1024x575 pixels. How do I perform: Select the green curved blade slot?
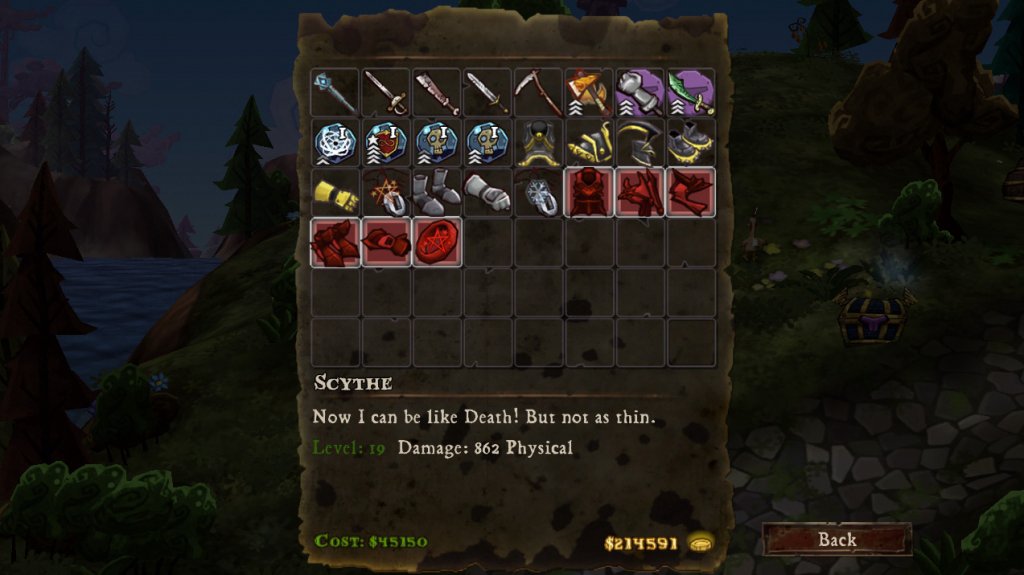pos(692,93)
